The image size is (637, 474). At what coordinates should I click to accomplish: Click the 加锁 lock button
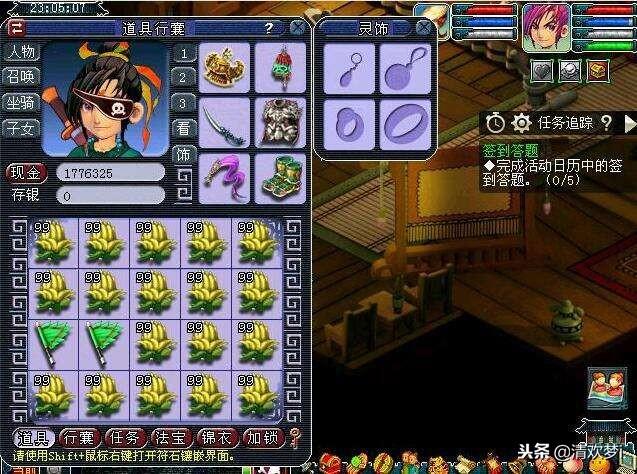[264, 438]
